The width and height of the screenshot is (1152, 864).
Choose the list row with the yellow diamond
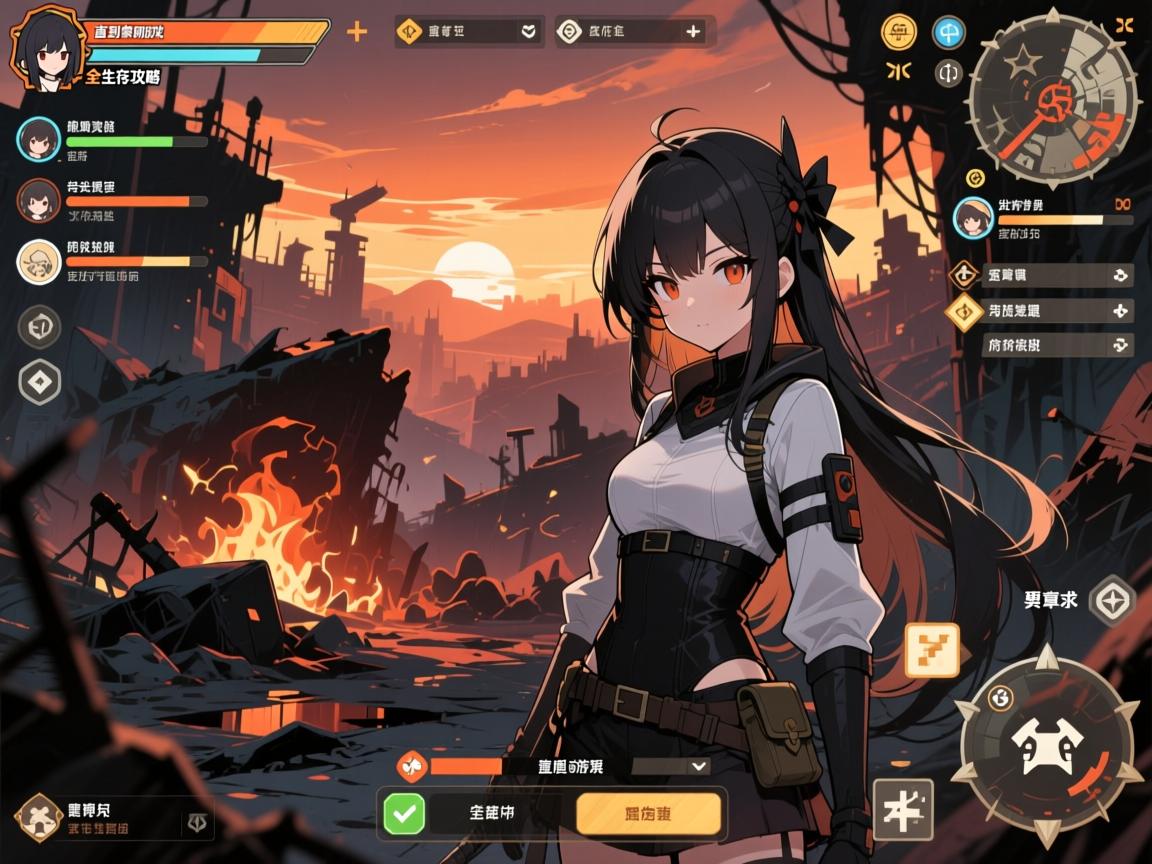click(1040, 311)
